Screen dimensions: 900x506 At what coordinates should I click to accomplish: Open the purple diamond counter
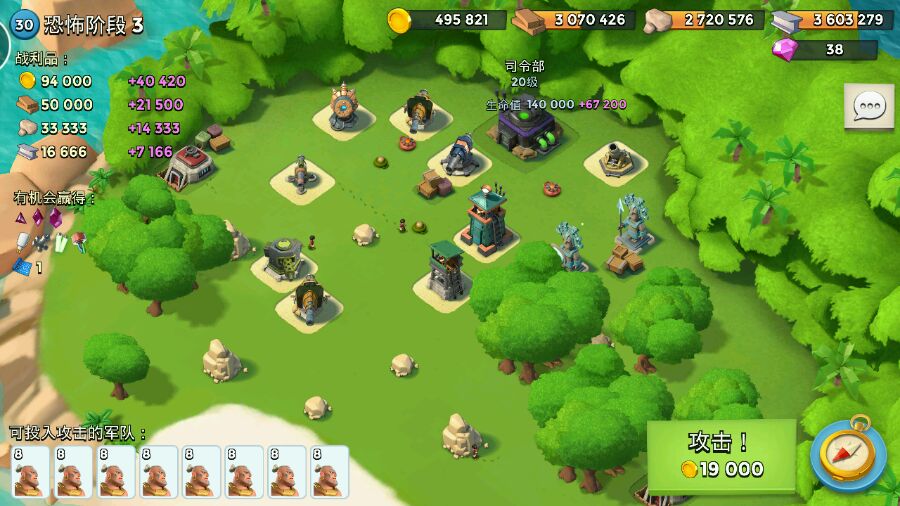tap(824, 49)
